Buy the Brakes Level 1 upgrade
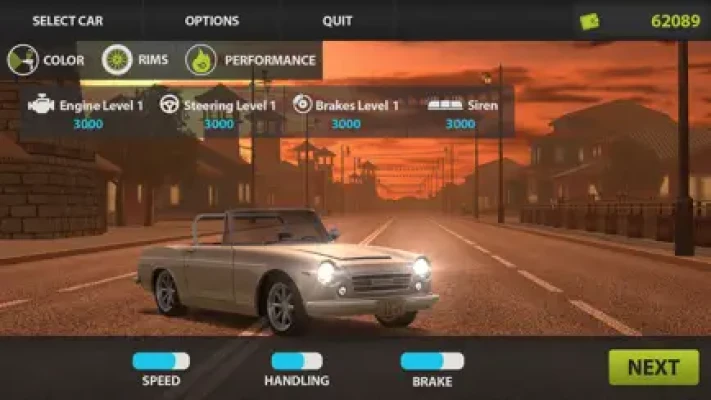The height and width of the screenshot is (400, 711). click(x=346, y=112)
